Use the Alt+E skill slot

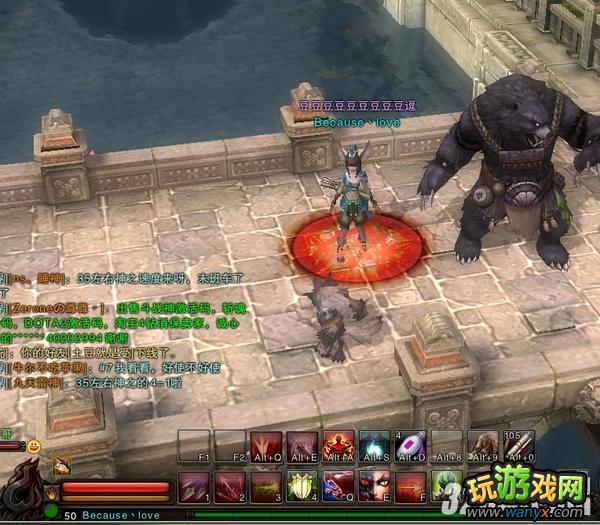(x=302, y=446)
